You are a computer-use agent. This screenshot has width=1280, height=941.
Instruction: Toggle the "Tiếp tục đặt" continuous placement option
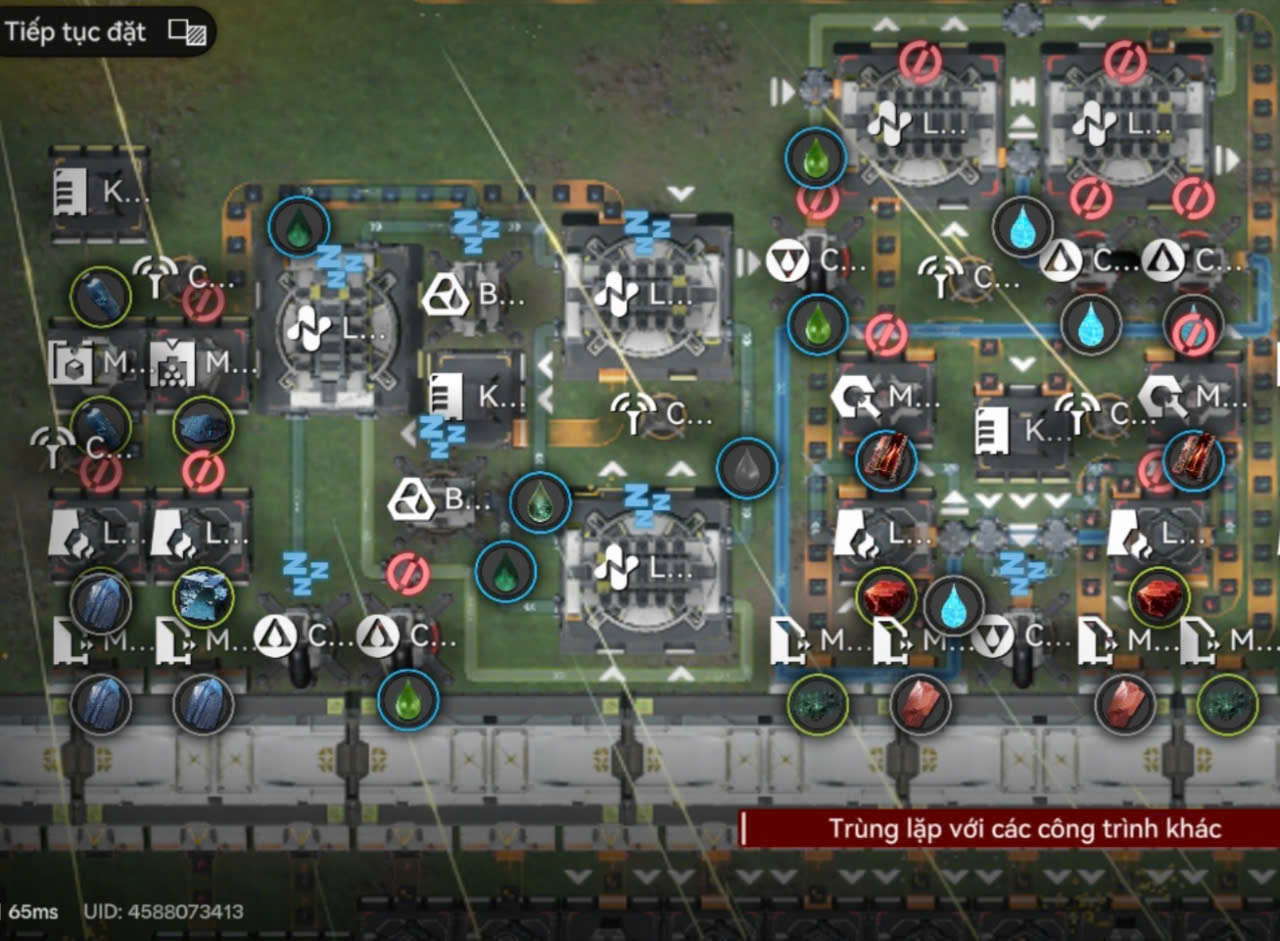click(186, 32)
